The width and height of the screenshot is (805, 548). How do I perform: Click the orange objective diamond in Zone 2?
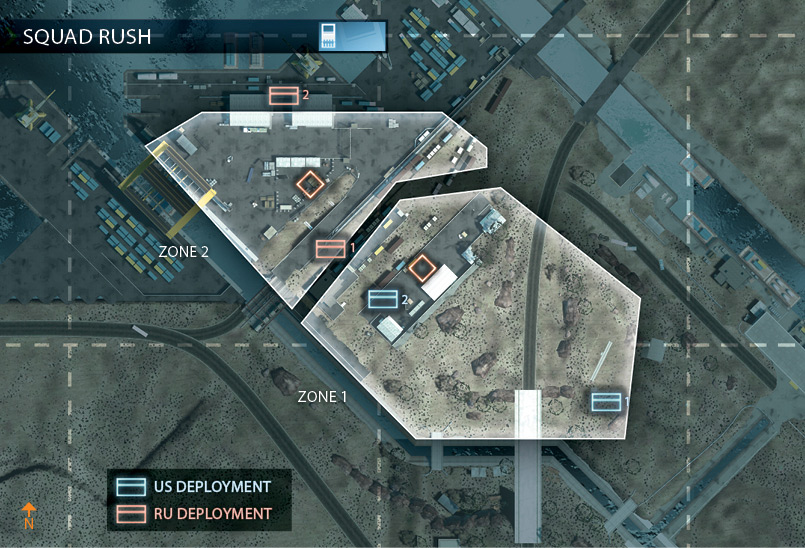point(311,184)
